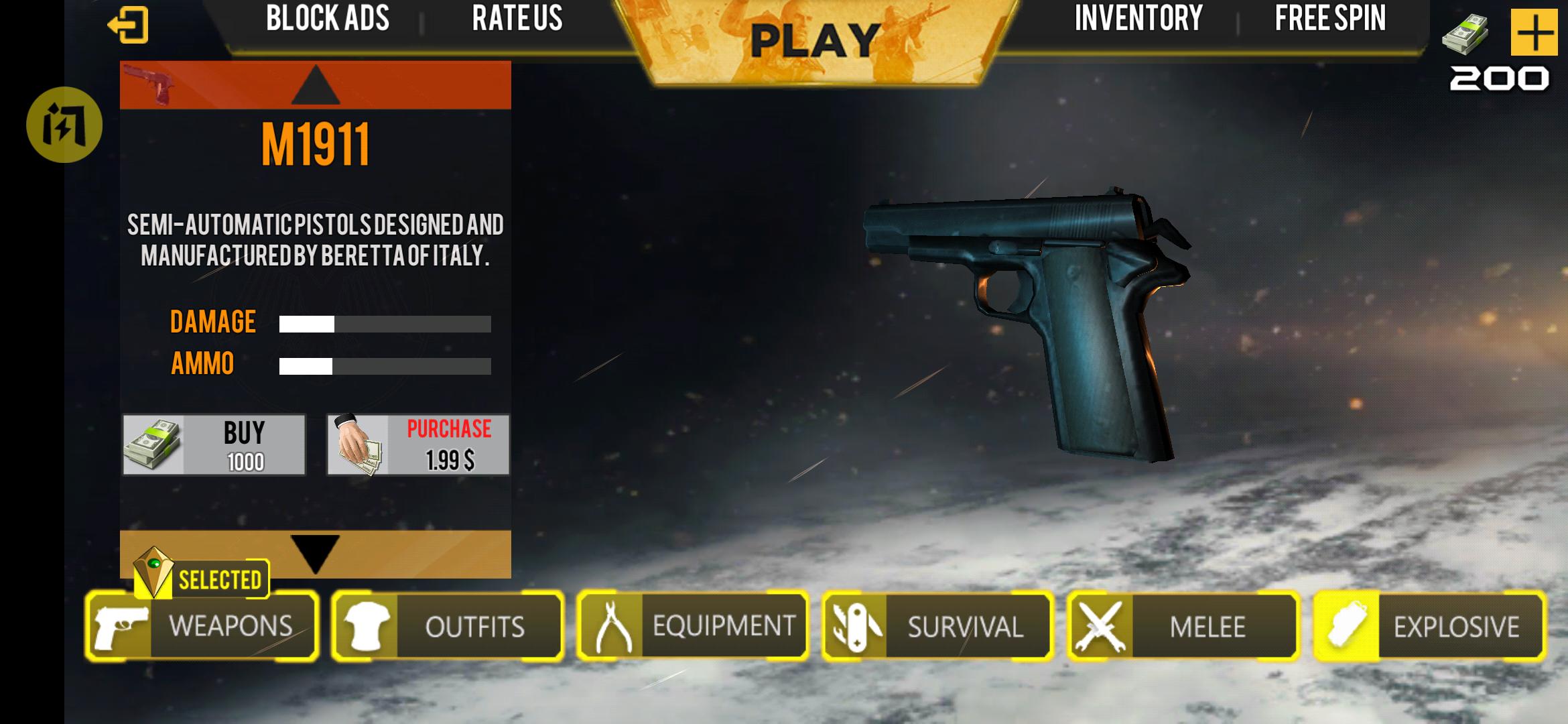Screen dimensions: 1568x724
Task: Start the game with the PLAY button
Action: (x=815, y=42)
